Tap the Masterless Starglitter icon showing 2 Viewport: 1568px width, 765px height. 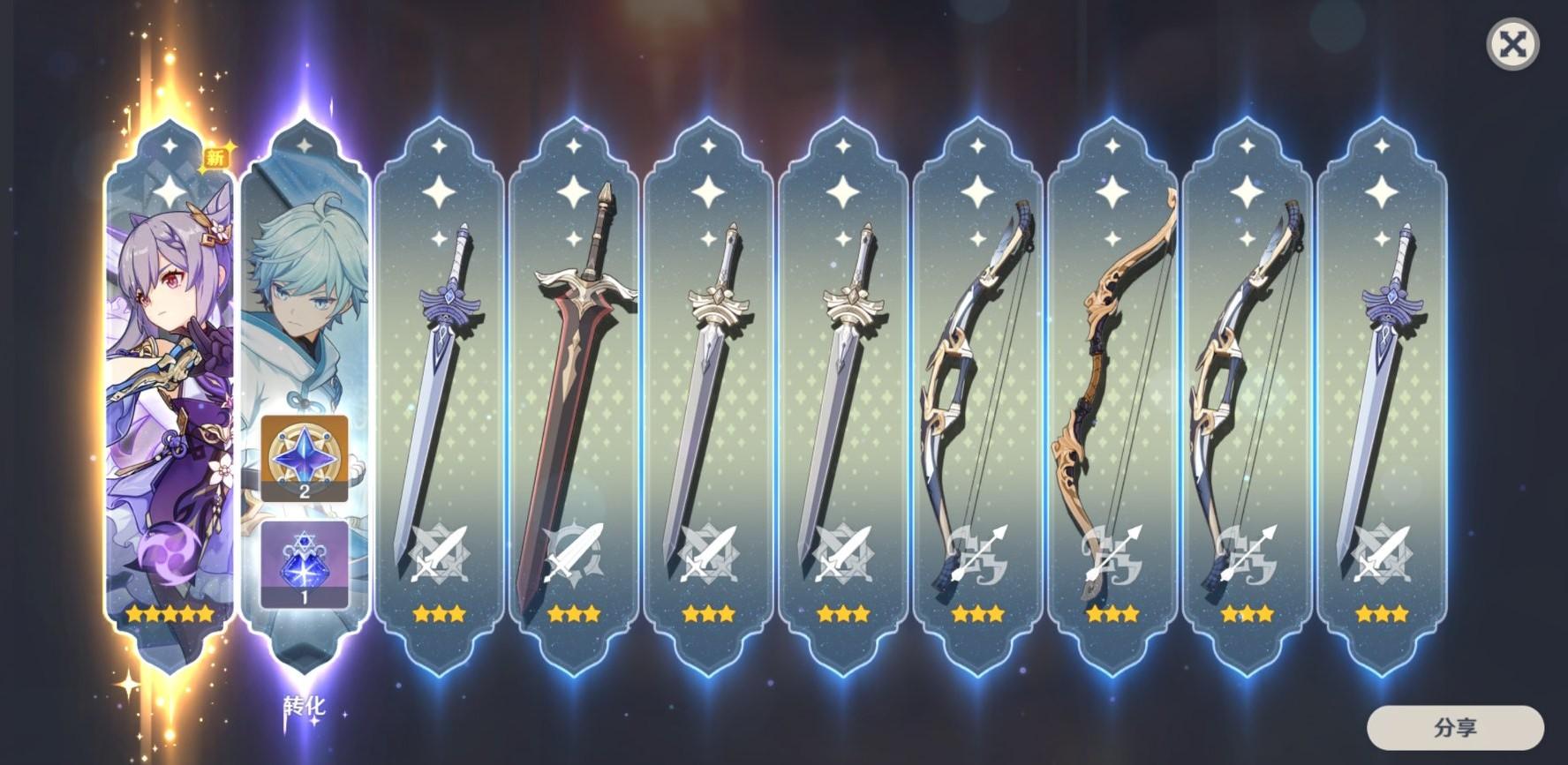point(305,459)
